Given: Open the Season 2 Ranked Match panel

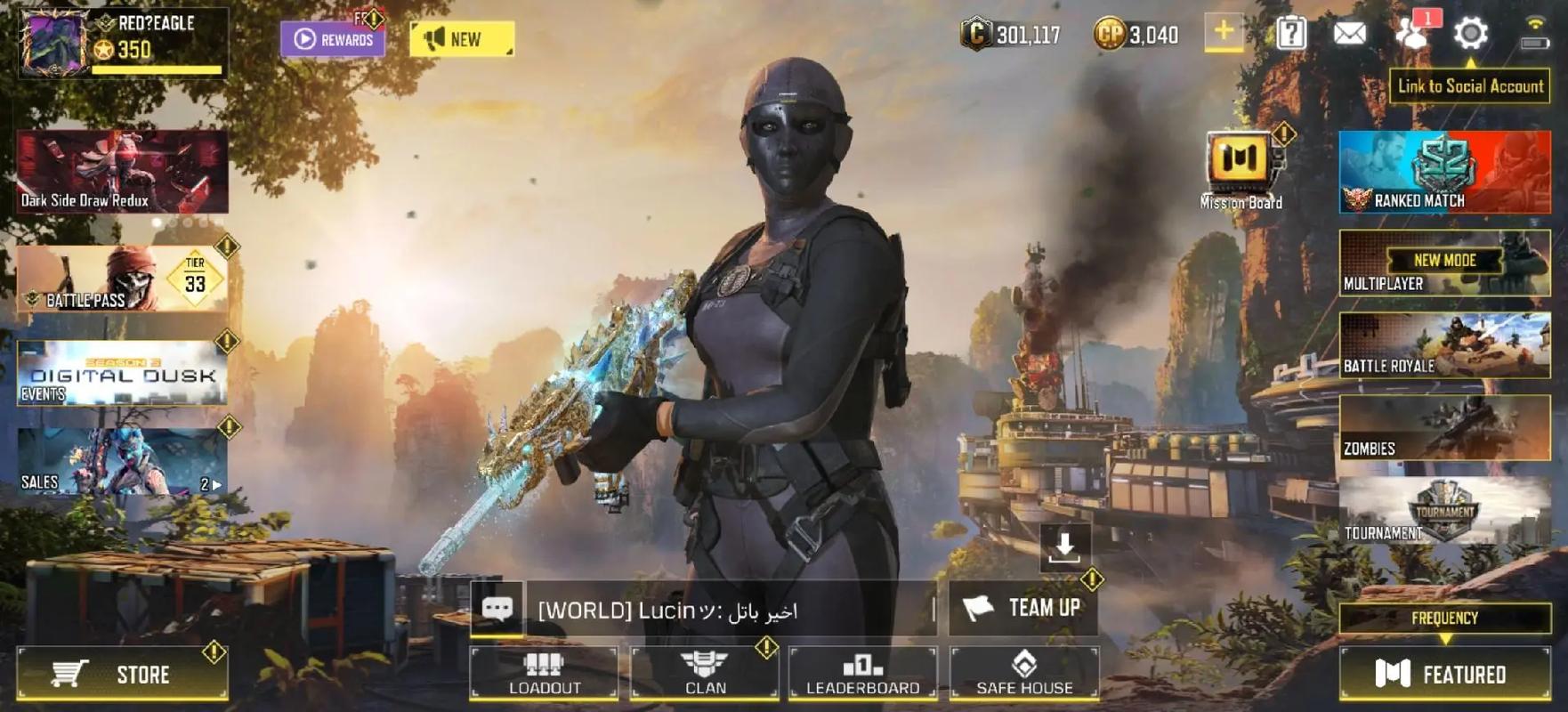Looking at the screenshot, I should (x=1443, y=172).
